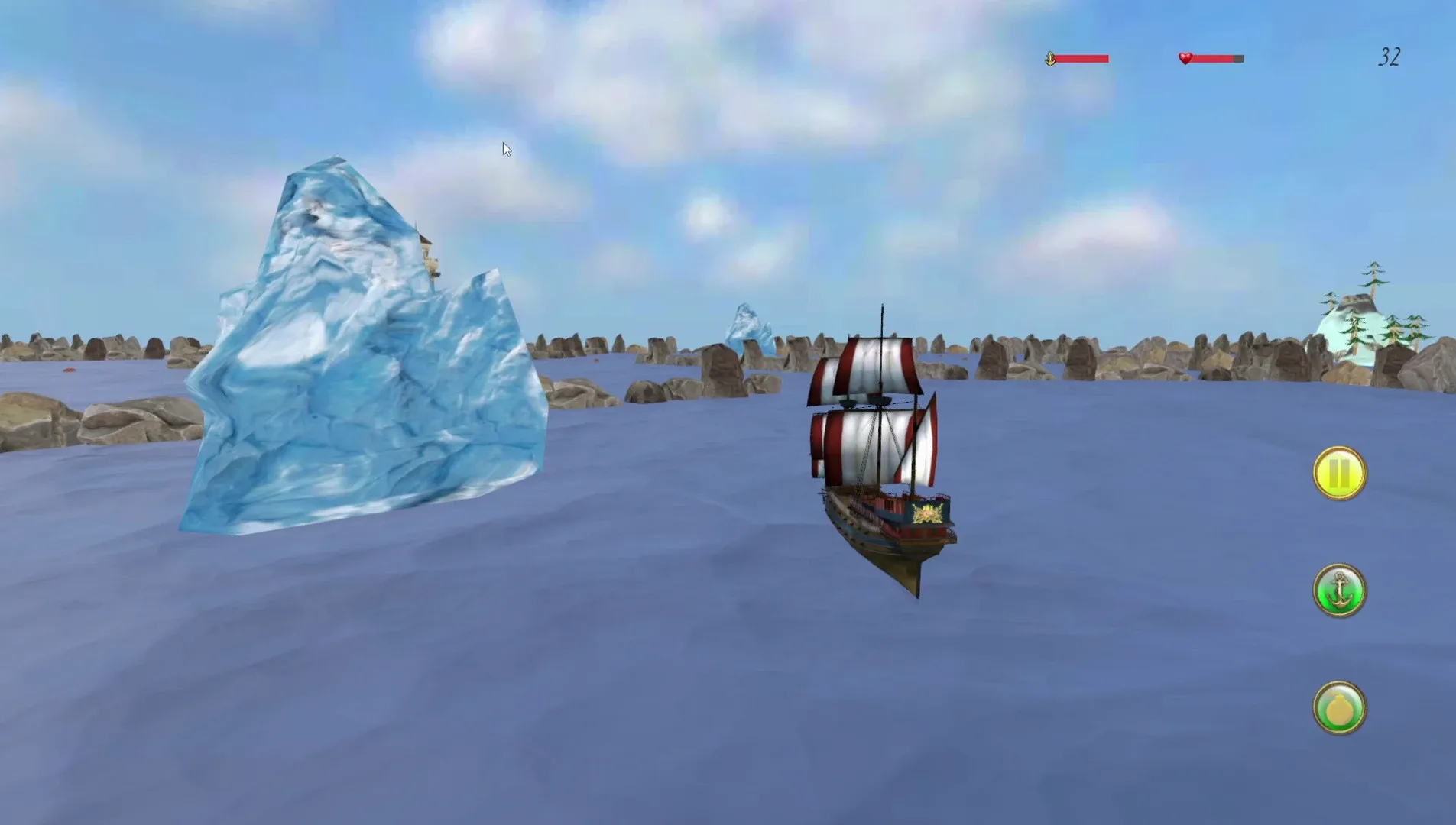Image resolution: width=1456 pixels, height=825 pixels.
Task: Click the anchor icon next to the durability bar
Action: point(1050,57)
